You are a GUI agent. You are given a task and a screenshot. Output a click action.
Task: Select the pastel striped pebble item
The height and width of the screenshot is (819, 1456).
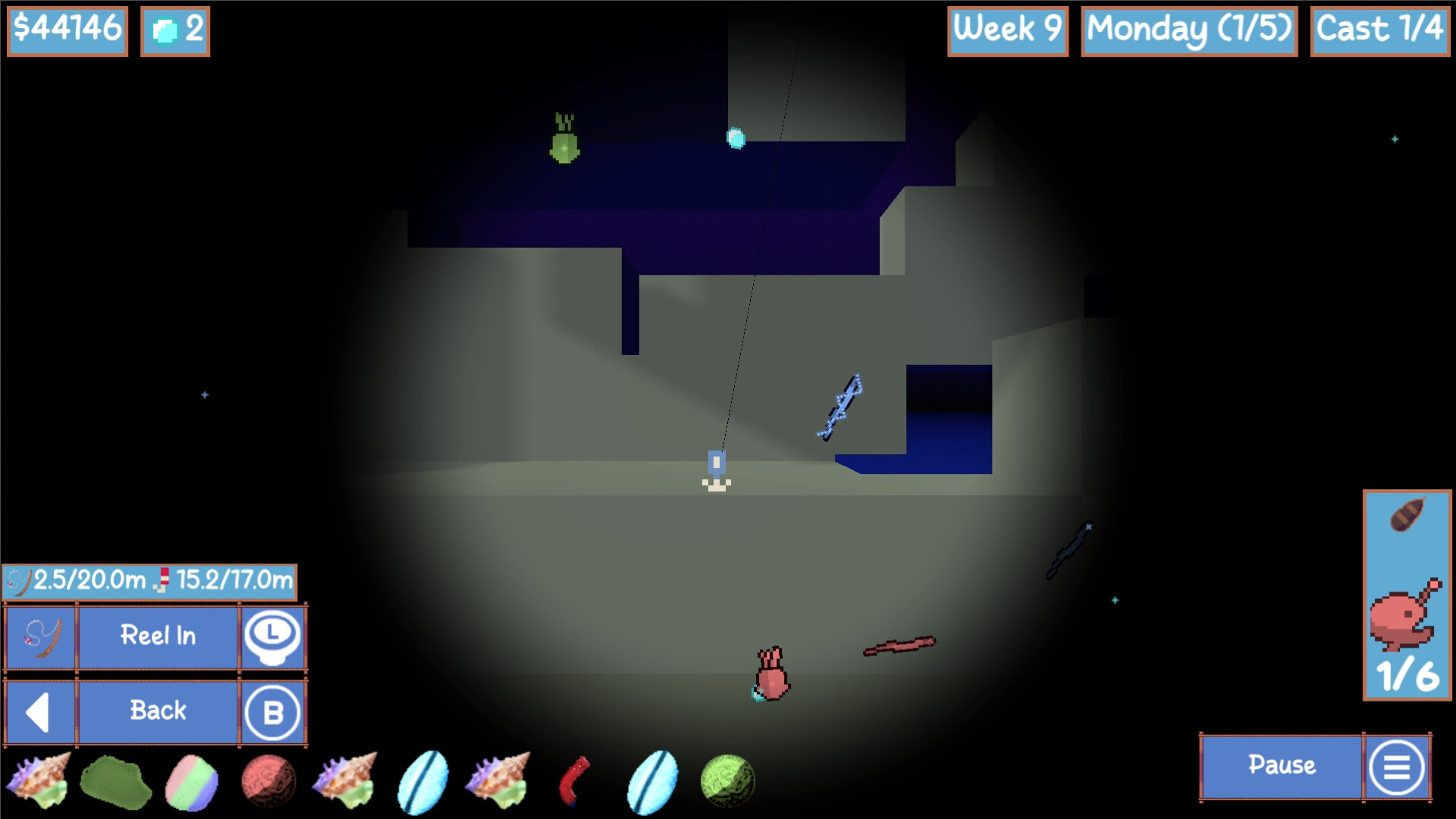(x=192, y=781)
